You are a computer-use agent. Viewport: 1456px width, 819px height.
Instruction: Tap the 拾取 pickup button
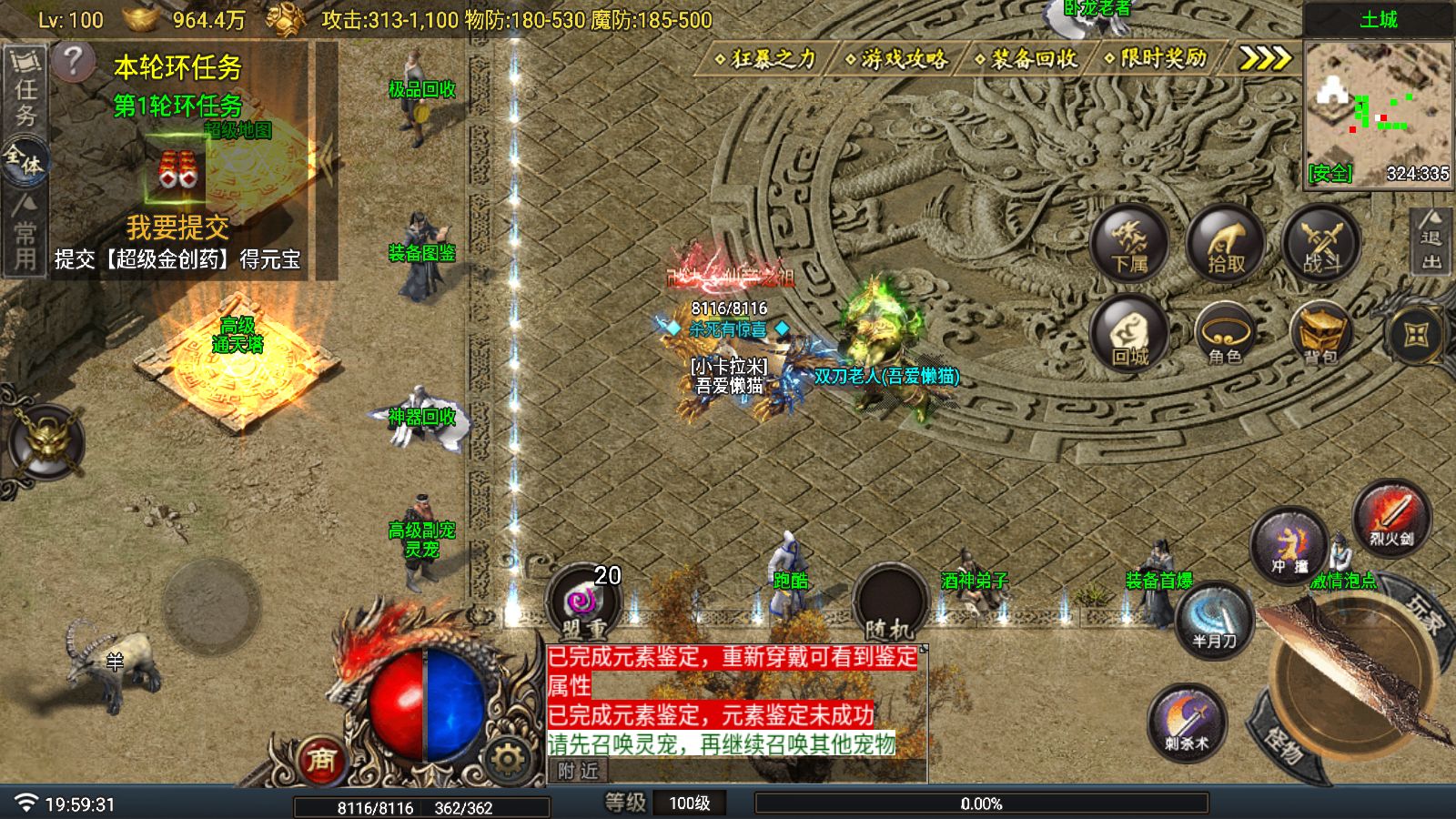pos(1226,243)
